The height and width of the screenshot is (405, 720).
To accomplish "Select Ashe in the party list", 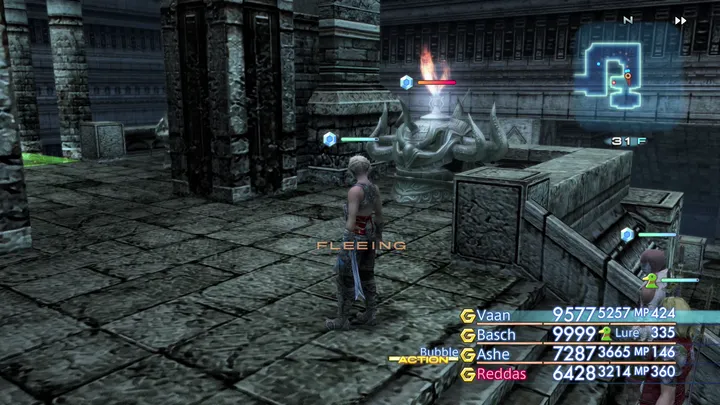I will (493, 353).
